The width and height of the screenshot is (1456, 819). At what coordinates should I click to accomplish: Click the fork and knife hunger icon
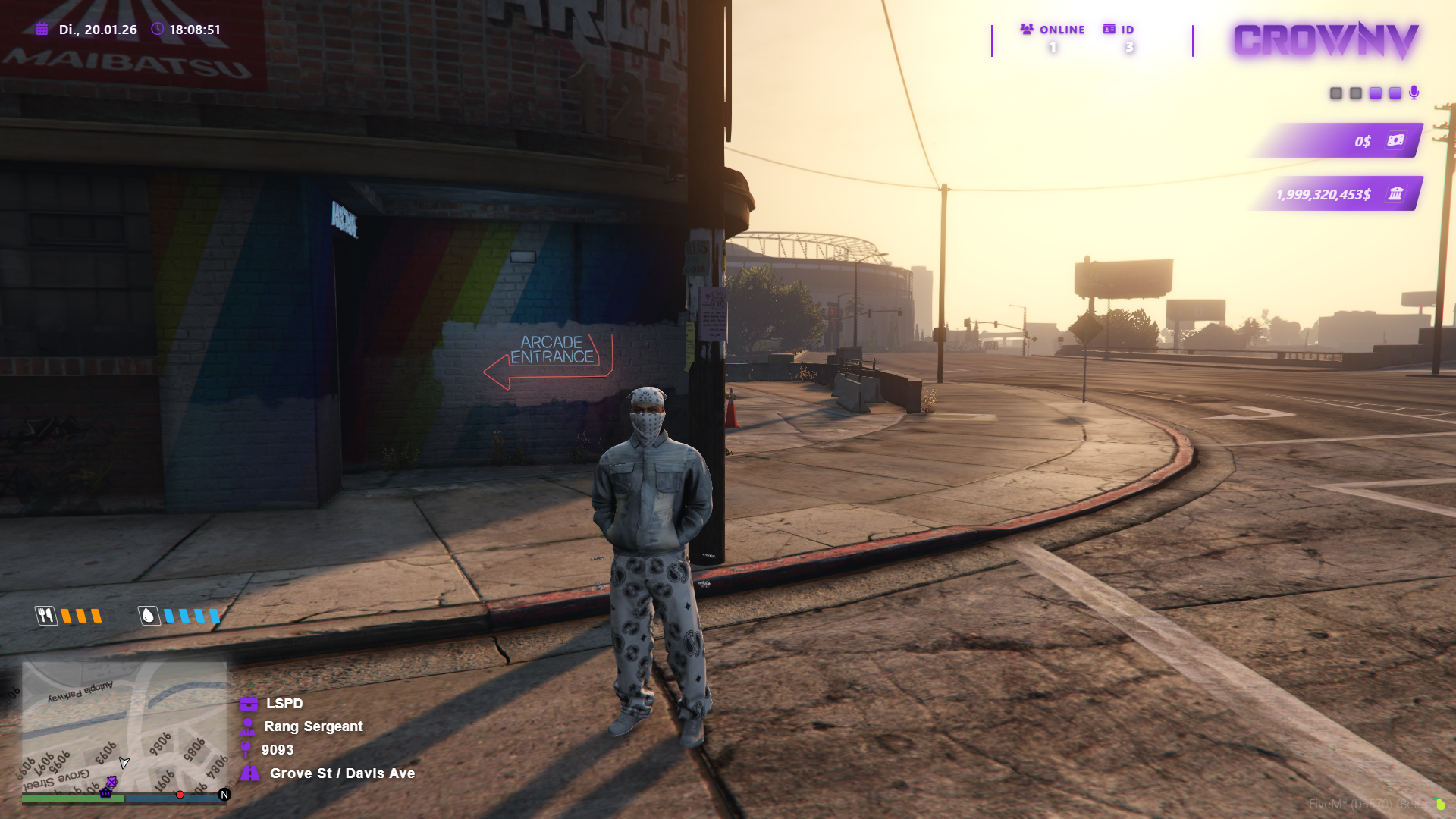pyautogui.click(x=45, y=617)
